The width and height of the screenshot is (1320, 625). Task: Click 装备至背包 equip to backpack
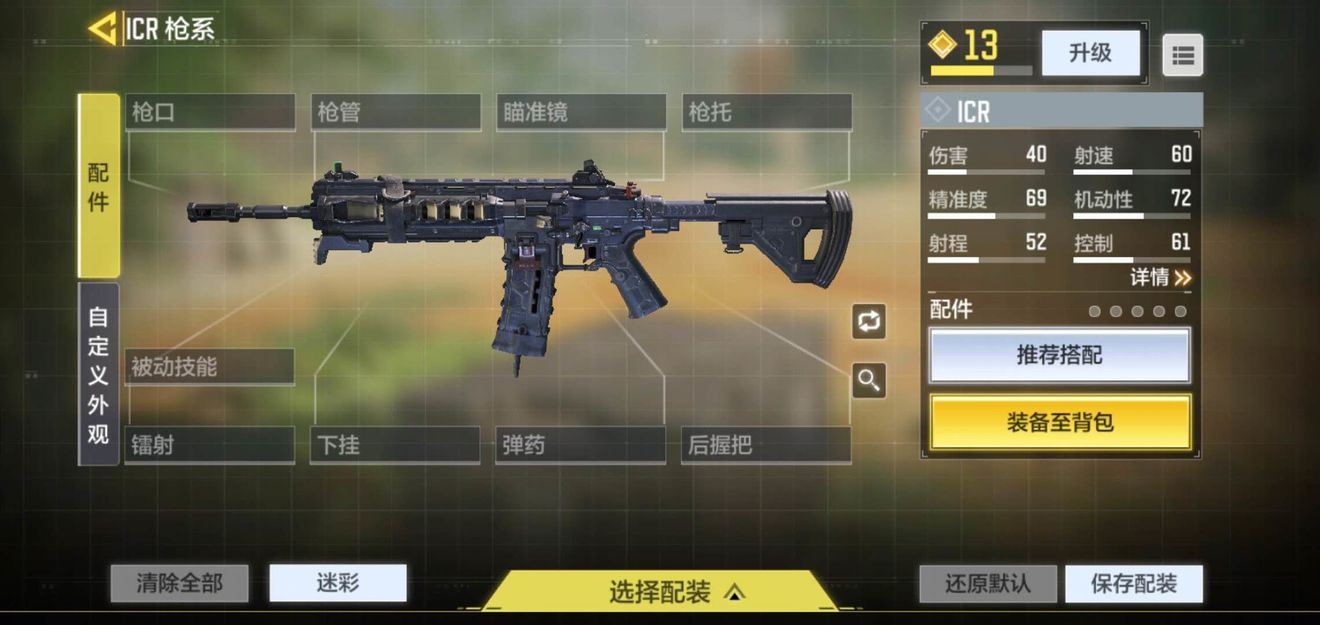point(1060,422)
